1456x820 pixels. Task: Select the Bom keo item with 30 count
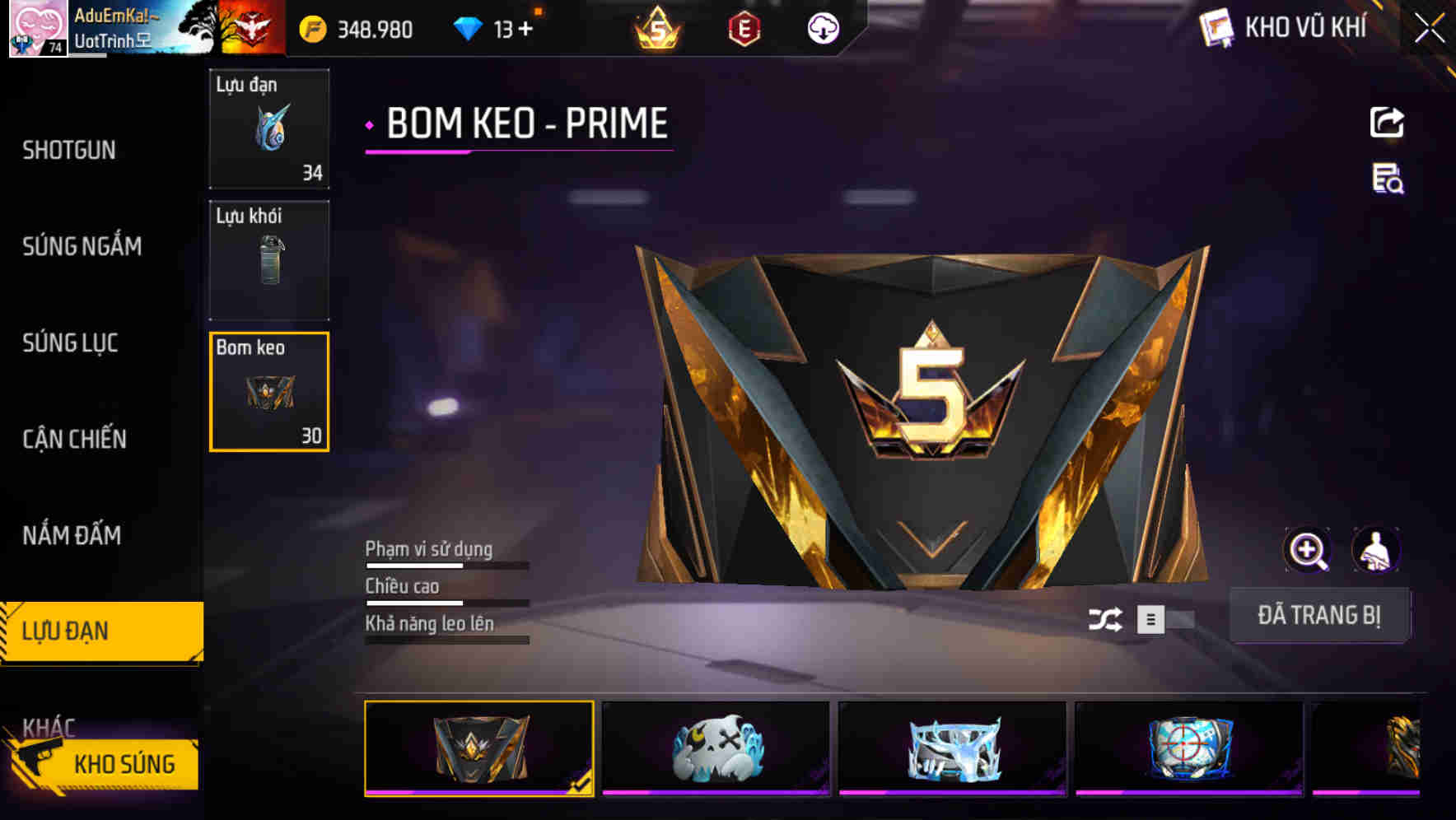click(x=268, y=393)
